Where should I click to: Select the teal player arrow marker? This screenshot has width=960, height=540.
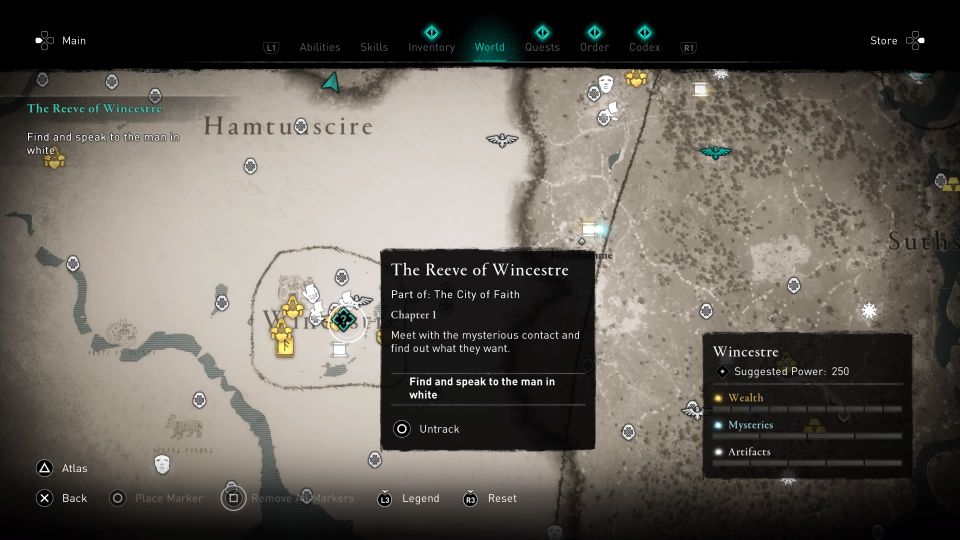tap(330, 82)
